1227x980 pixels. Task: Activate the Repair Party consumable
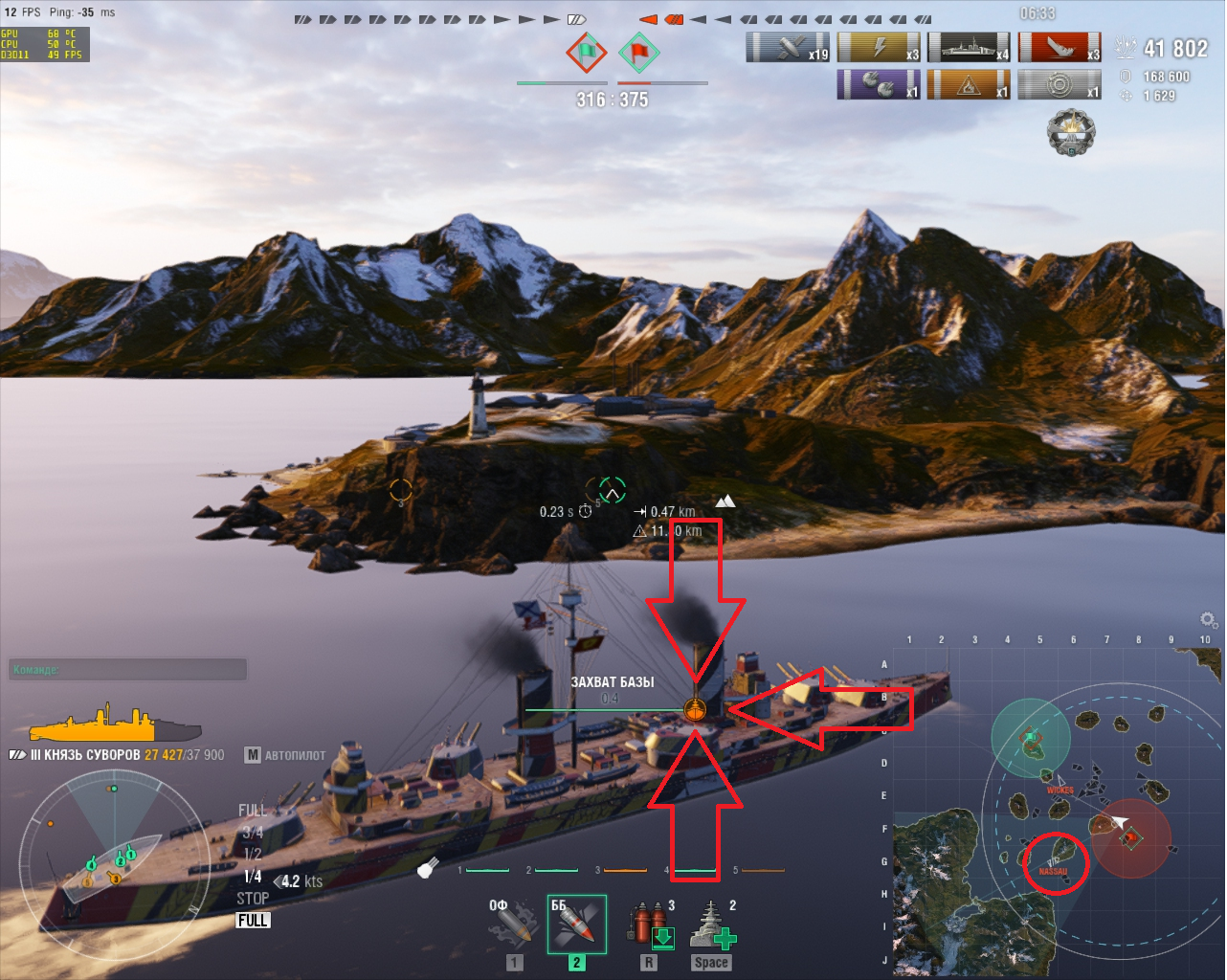(712, 925)
